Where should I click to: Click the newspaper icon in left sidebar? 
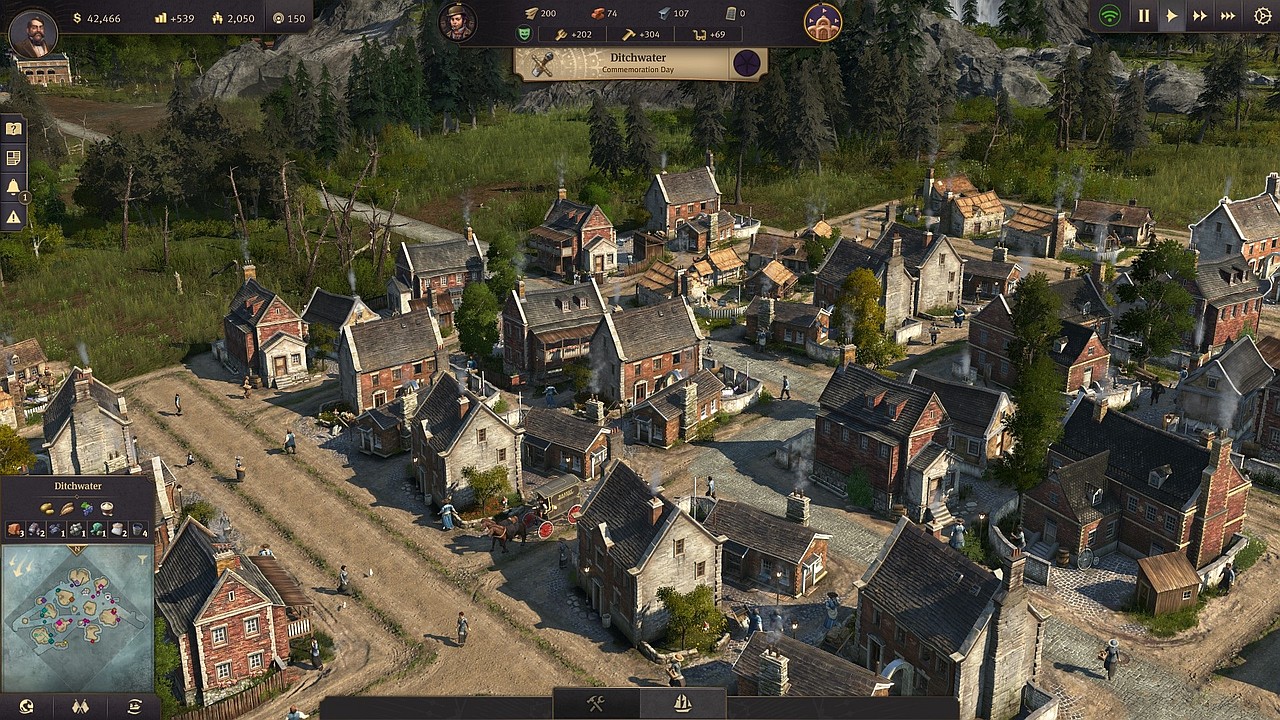click(12, 157)
